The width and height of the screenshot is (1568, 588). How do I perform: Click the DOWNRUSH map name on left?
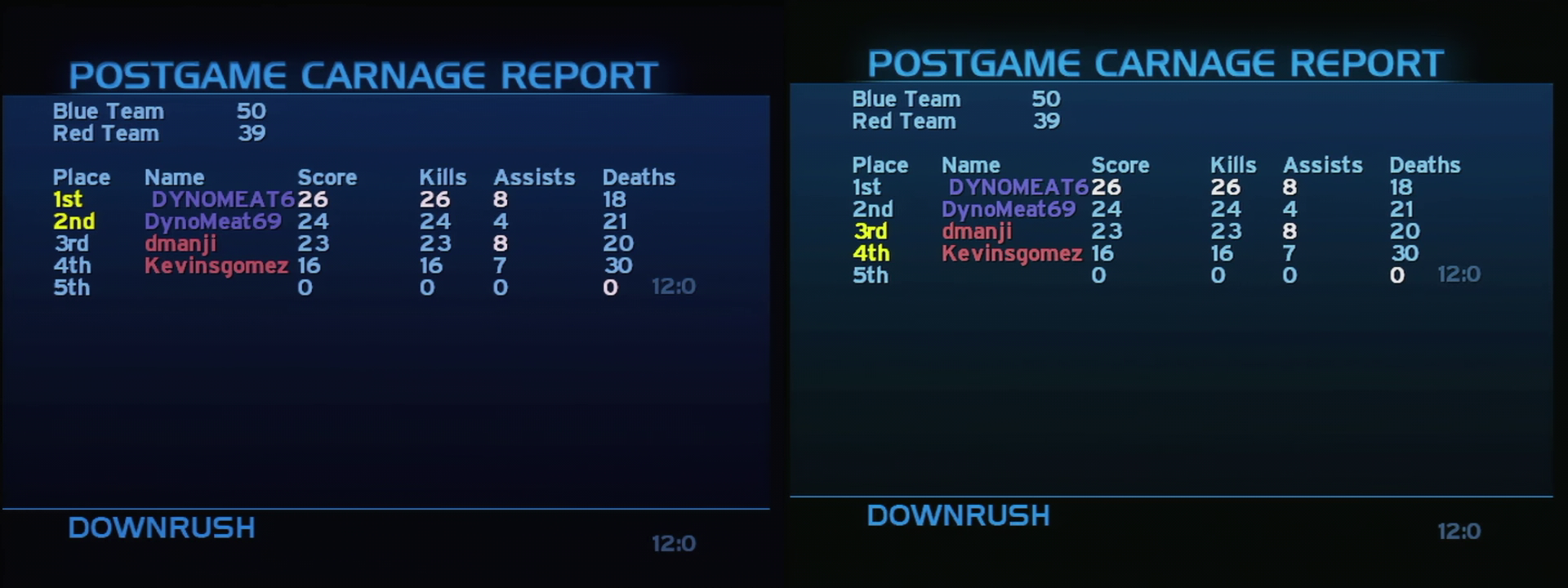click(161, 528)
